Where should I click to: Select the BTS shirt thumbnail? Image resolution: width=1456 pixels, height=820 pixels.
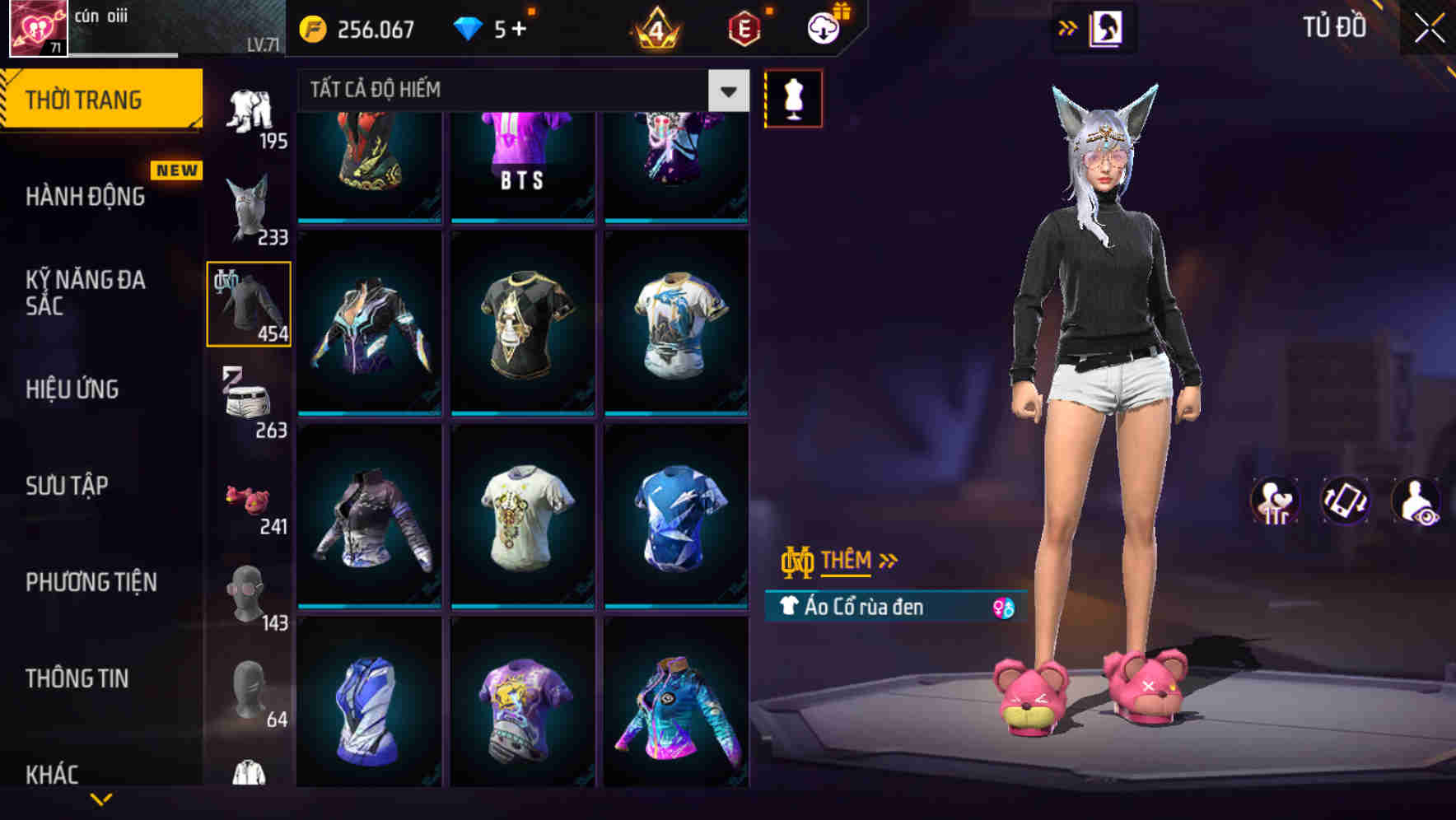point(521,161)
